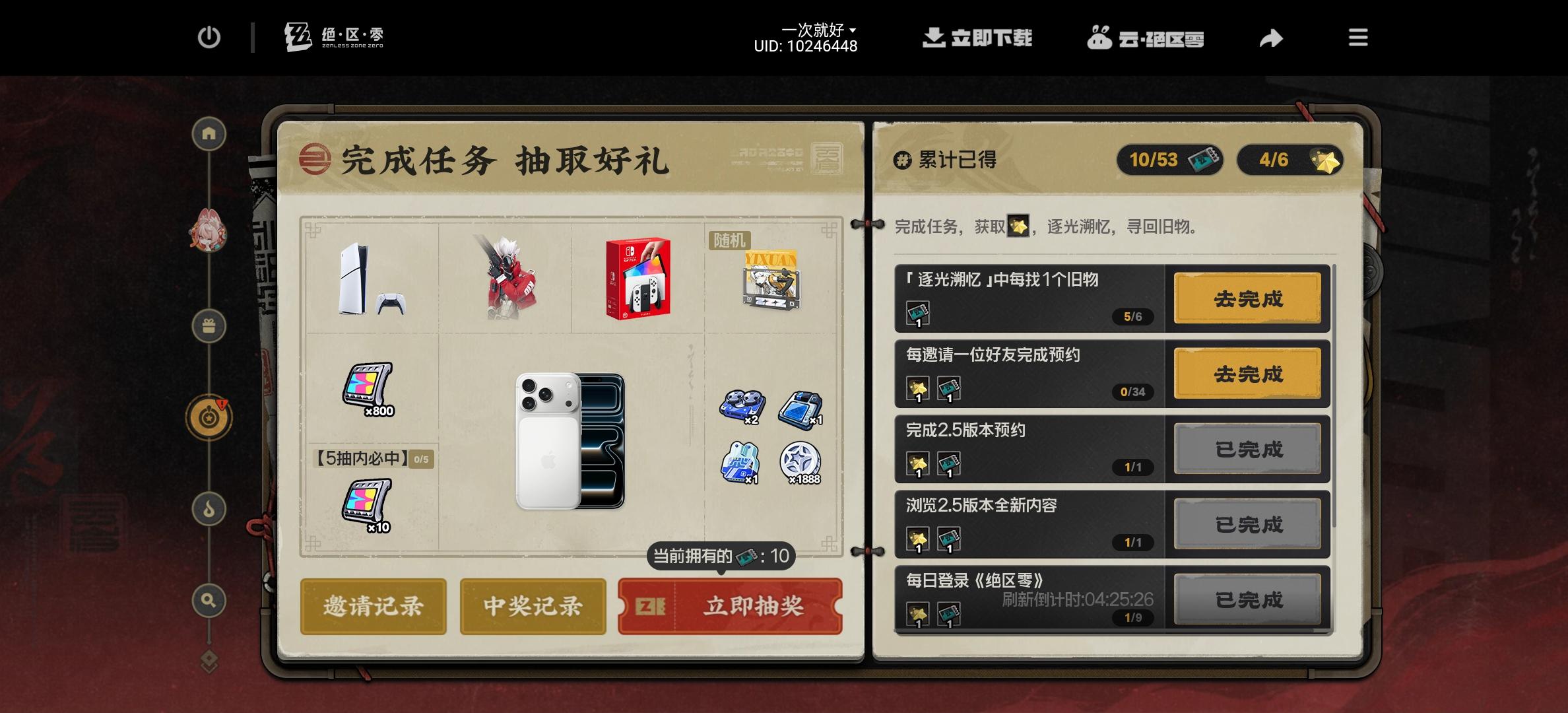1568x713 pixels.
Task: Open the hamburger menu at top right
Action: [1357, 38]
